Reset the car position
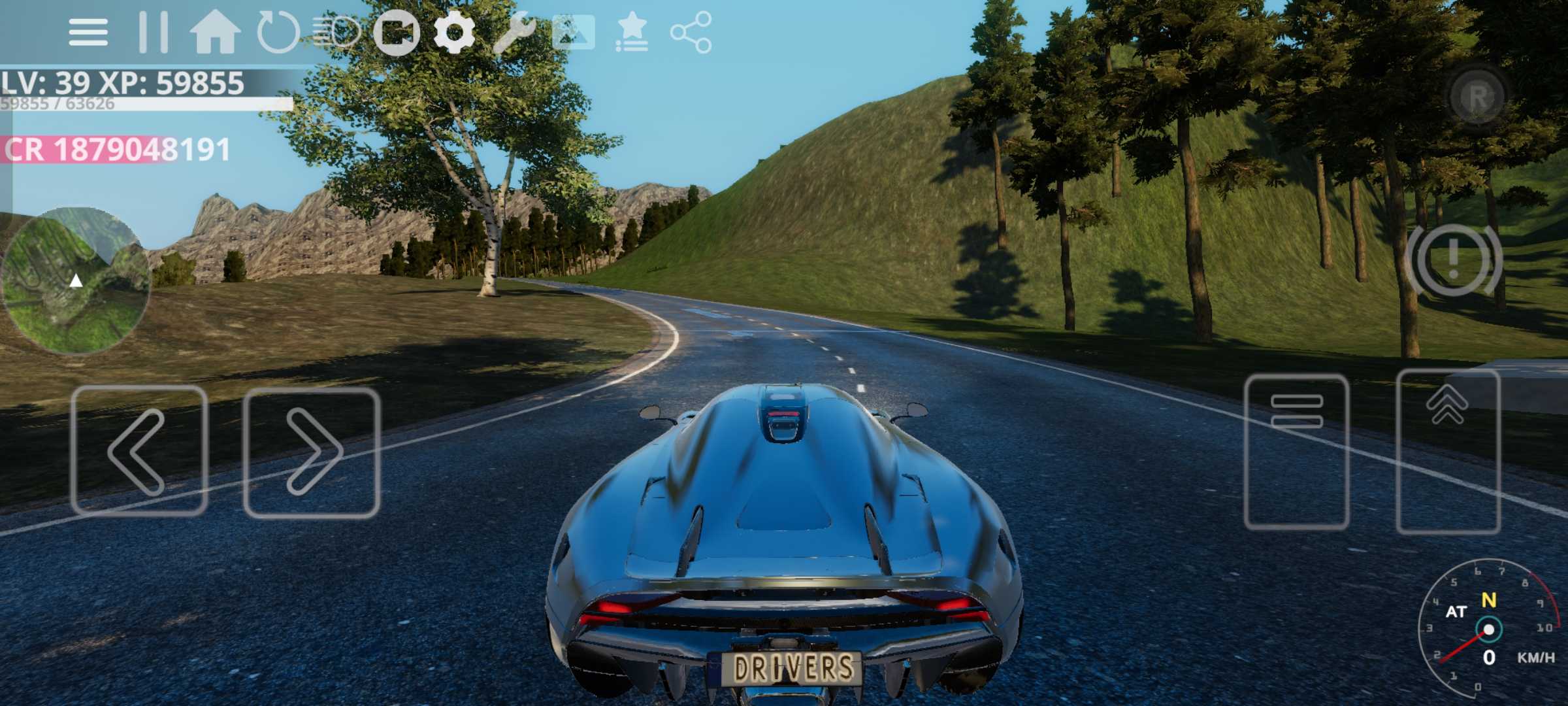Viewport: 1568px width, 706px height. point(278,32)
